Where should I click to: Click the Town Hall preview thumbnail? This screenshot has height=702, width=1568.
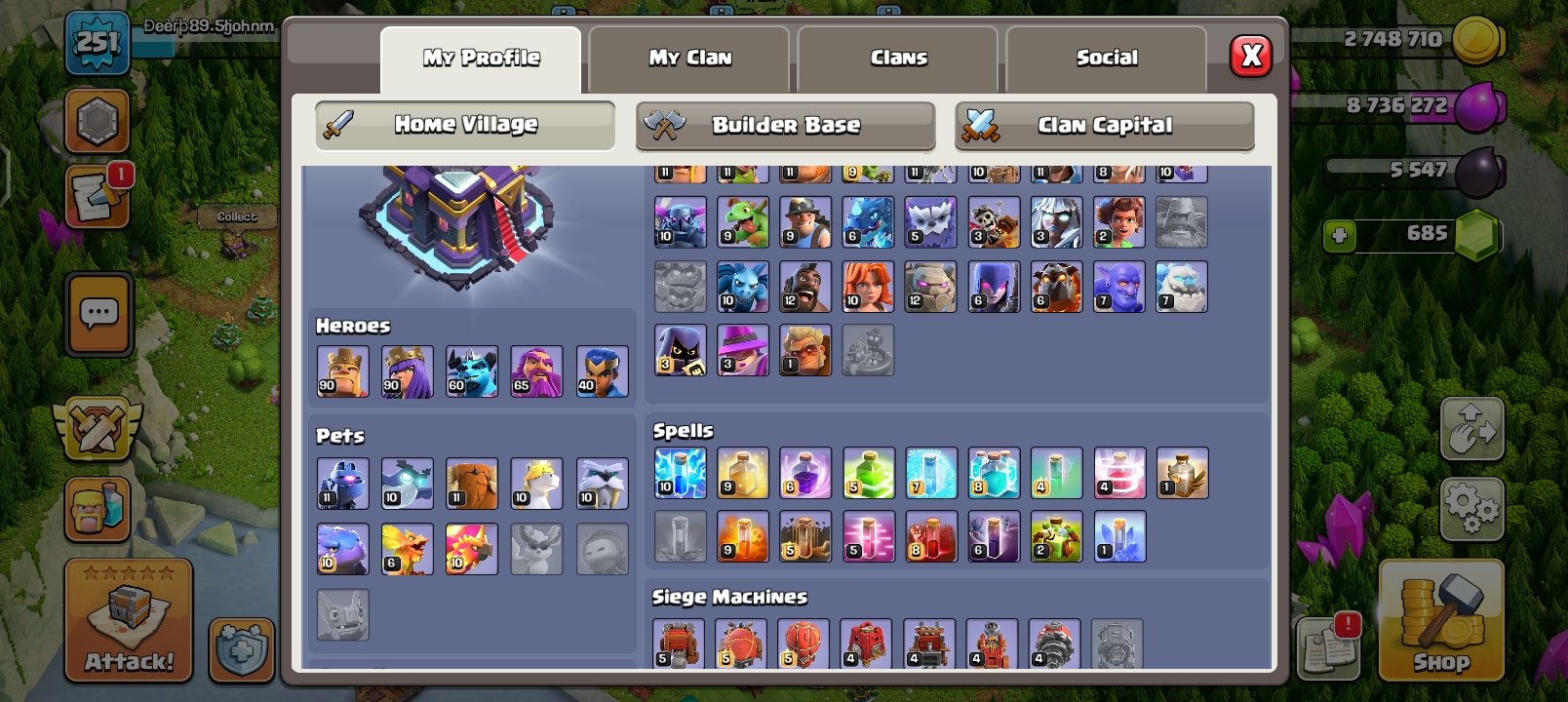(x=458, y=229)
